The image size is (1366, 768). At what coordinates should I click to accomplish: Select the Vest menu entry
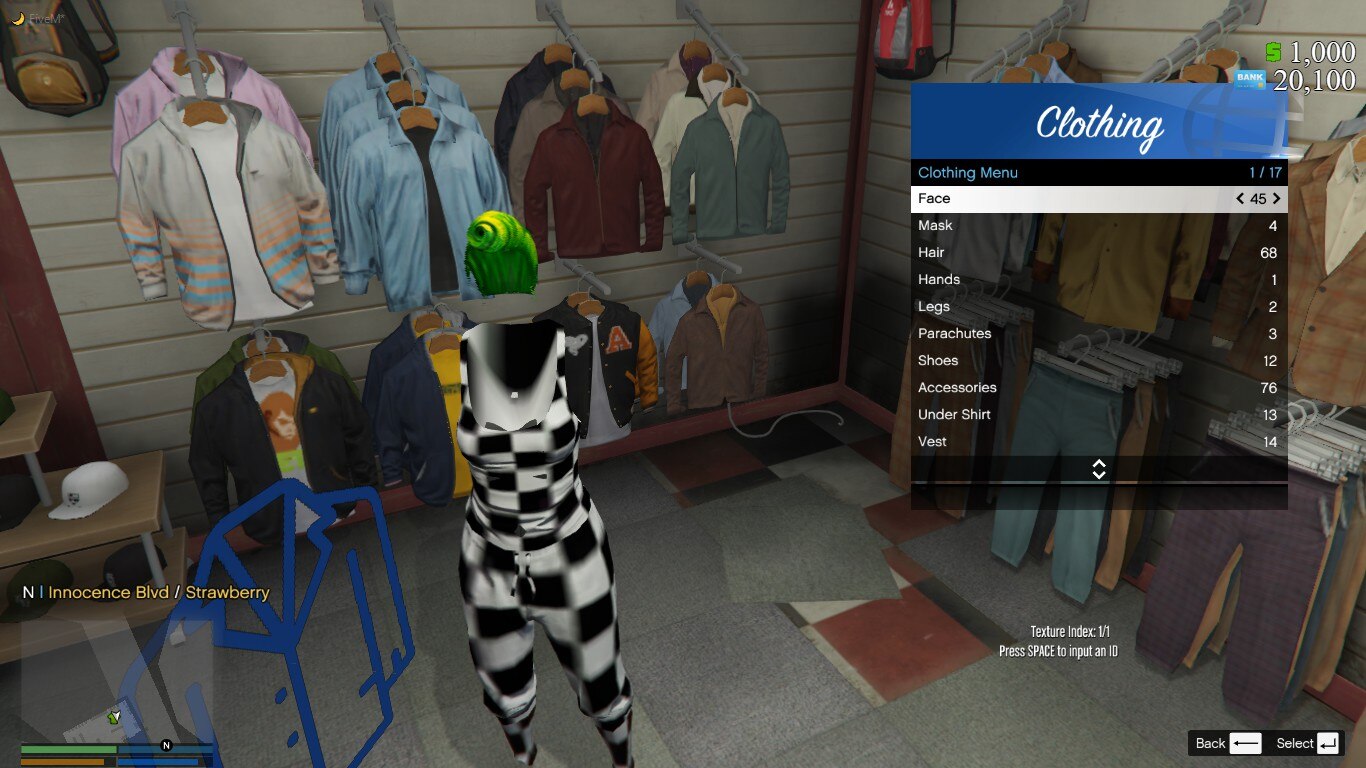click(x=1098, y=442)
